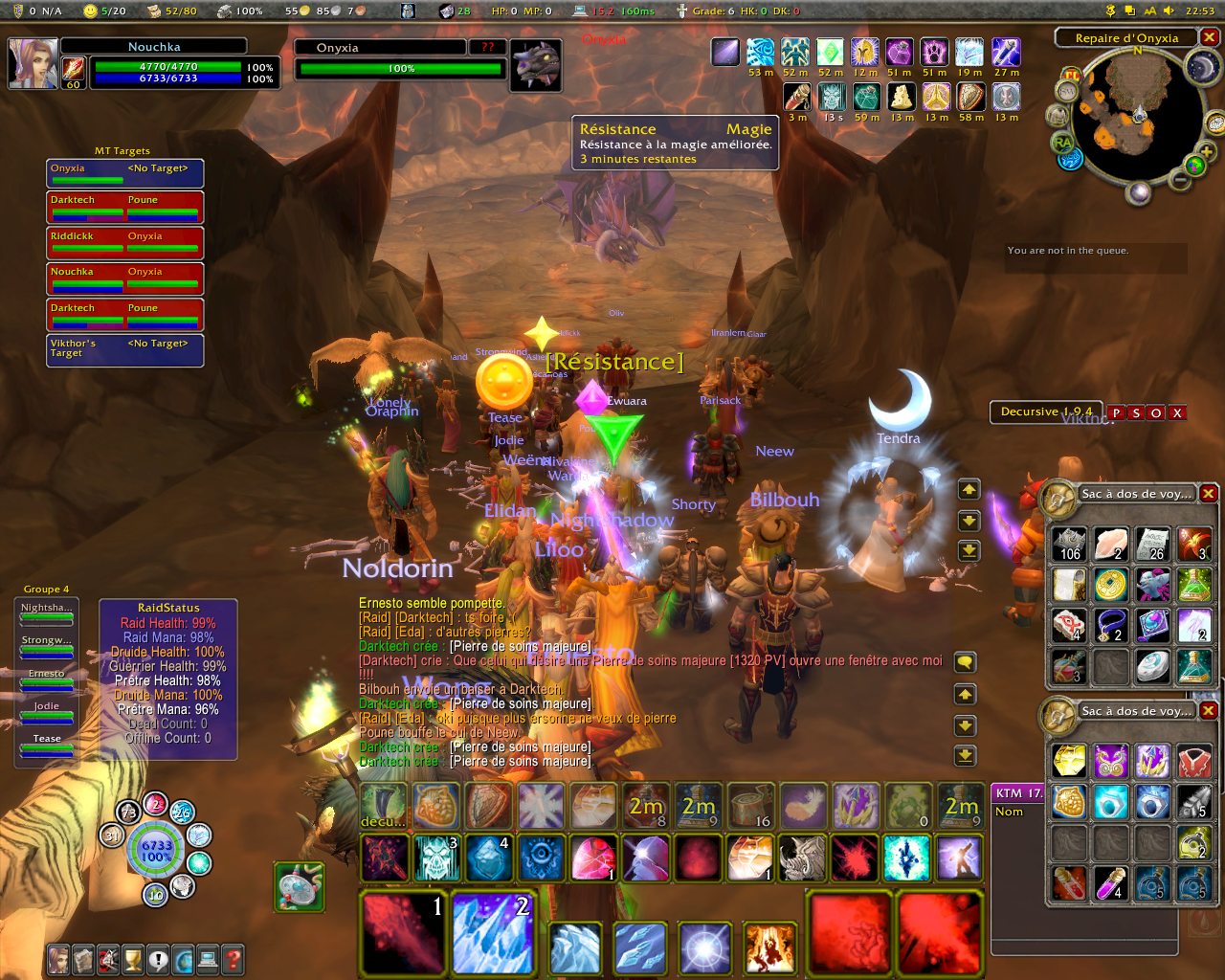The width and height of the screenshot is (1225, 980).
Task: Close the upper backpack window
Action: click(1209, 494)
